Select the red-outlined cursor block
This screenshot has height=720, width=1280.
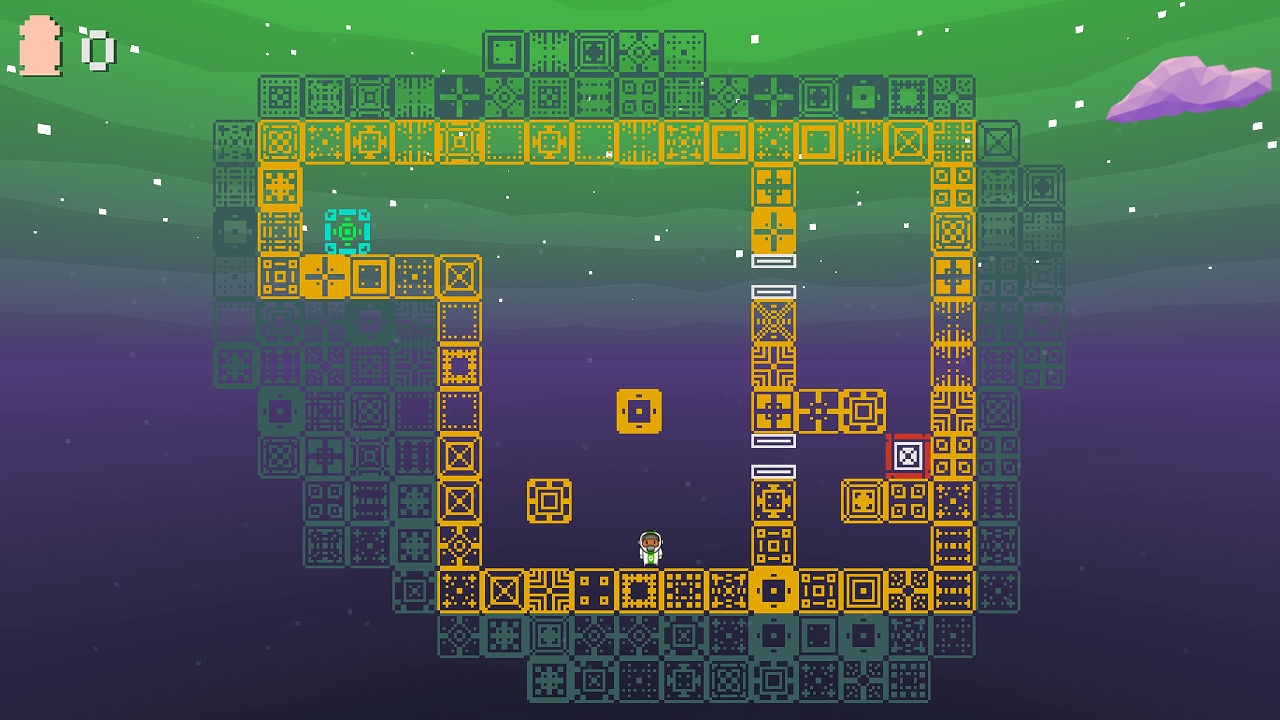(x=908, y=457)
